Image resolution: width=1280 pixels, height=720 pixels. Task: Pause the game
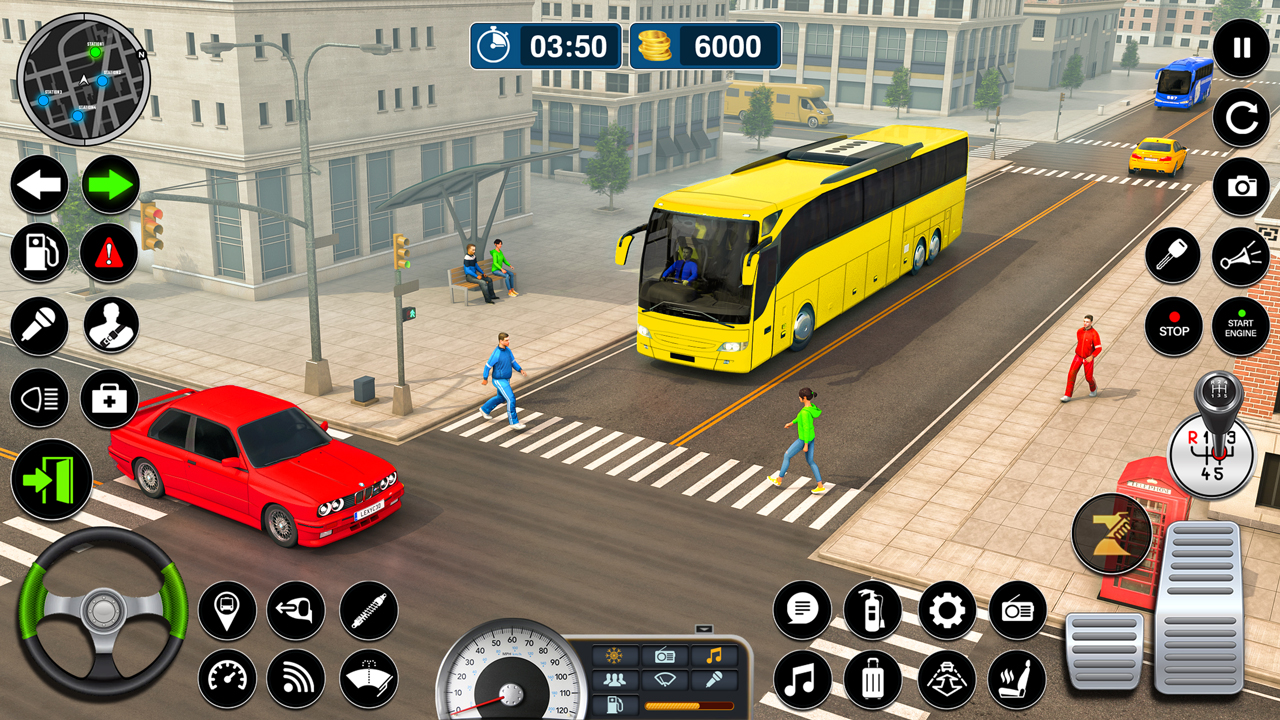[1241, 48]
